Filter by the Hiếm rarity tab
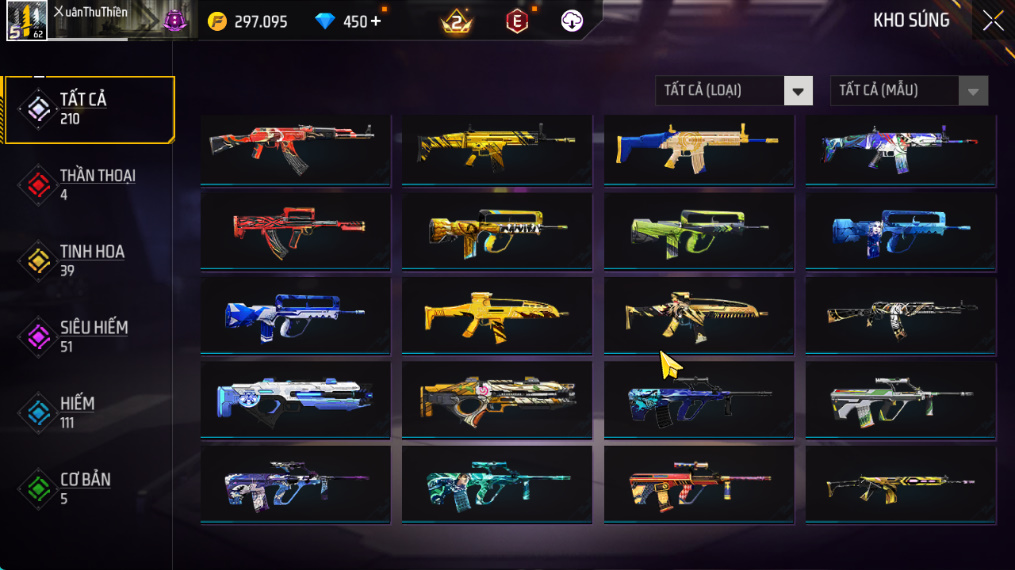 point(90,412)
